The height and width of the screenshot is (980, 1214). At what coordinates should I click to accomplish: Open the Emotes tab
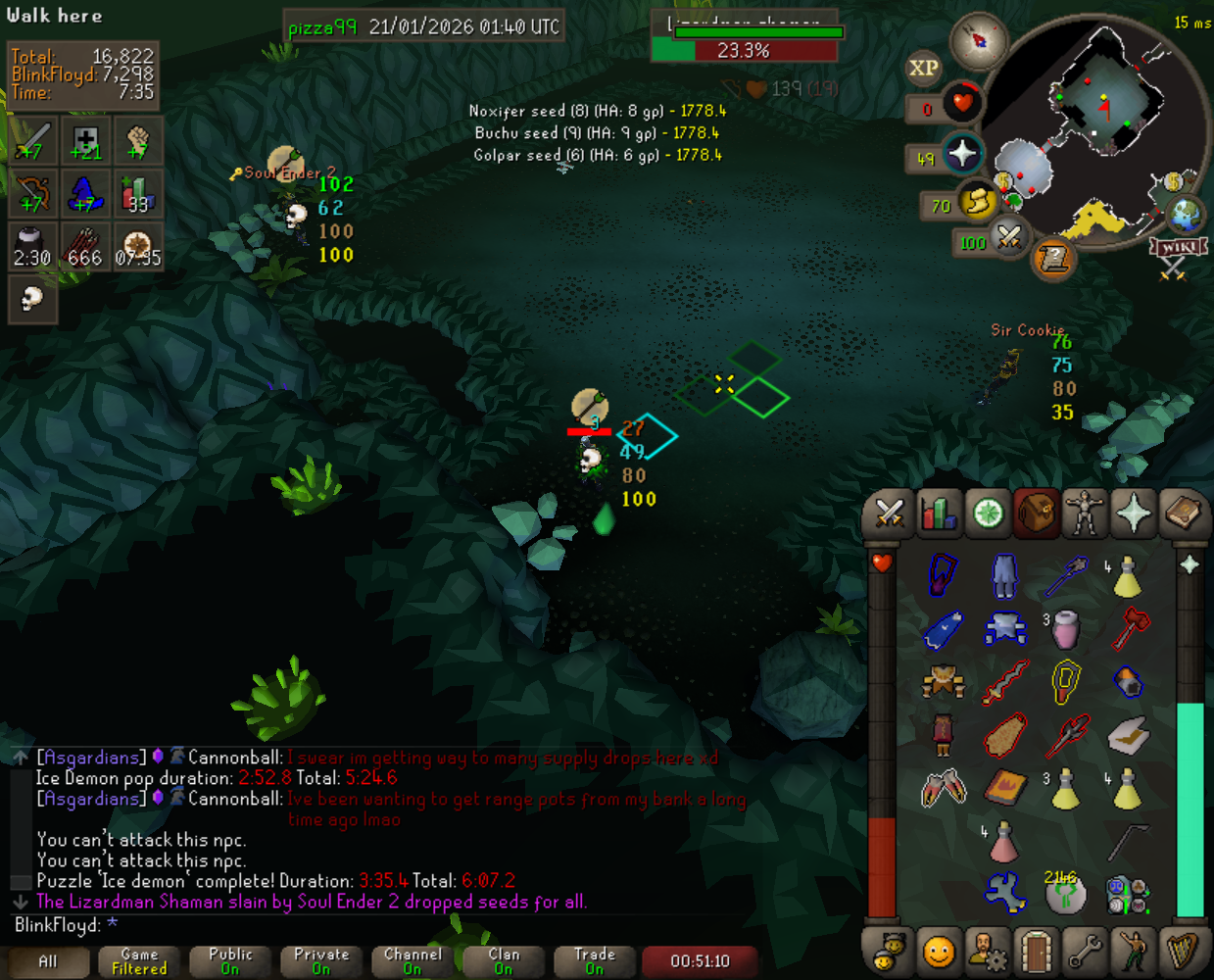coord(1134,951)
